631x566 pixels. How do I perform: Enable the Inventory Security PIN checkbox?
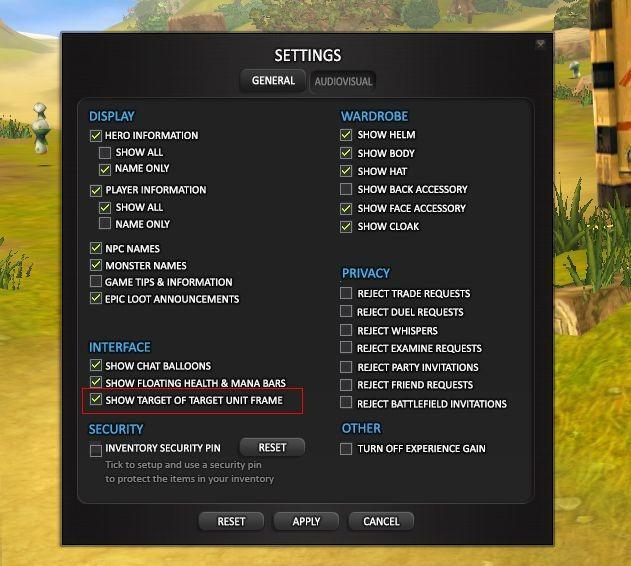[96, 449]
